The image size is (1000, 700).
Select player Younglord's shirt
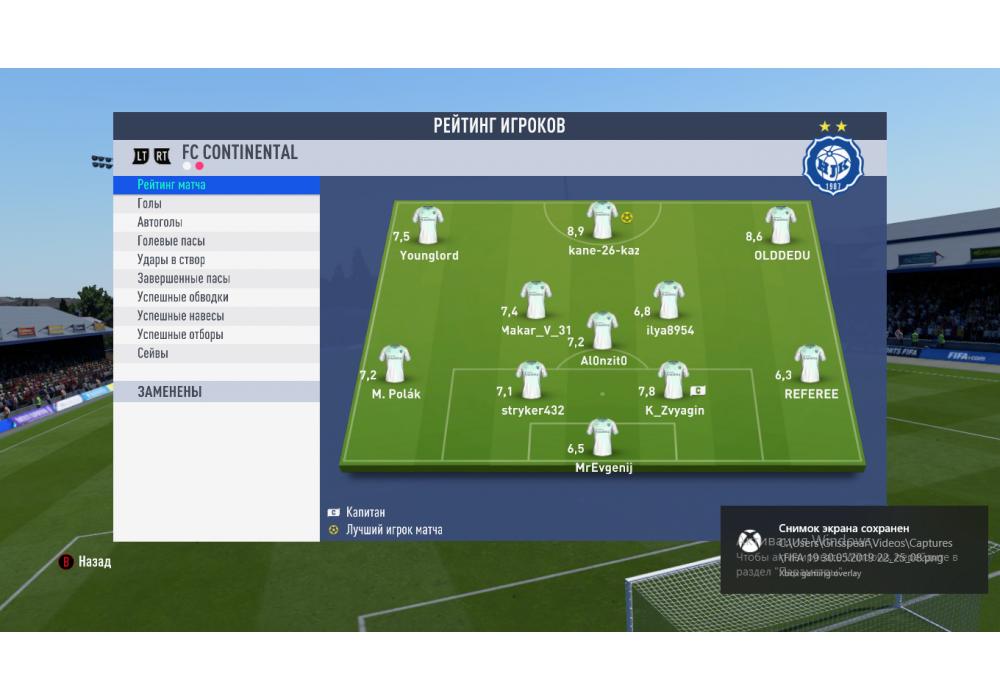[x=428, y=225]
